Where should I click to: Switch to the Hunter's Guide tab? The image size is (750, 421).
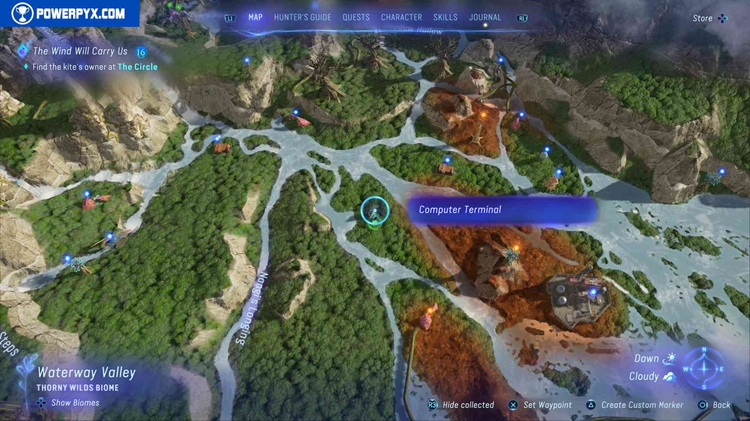(x=302, y=17)
